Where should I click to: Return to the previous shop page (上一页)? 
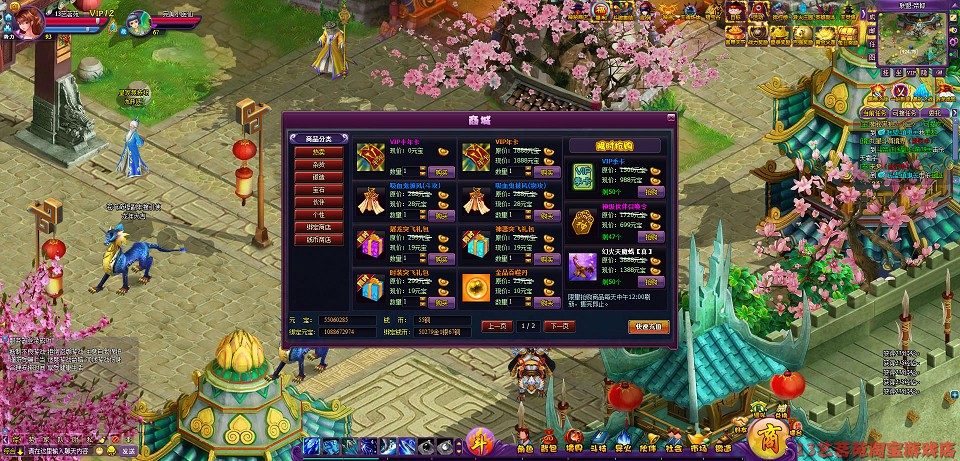tap(497, 326)
